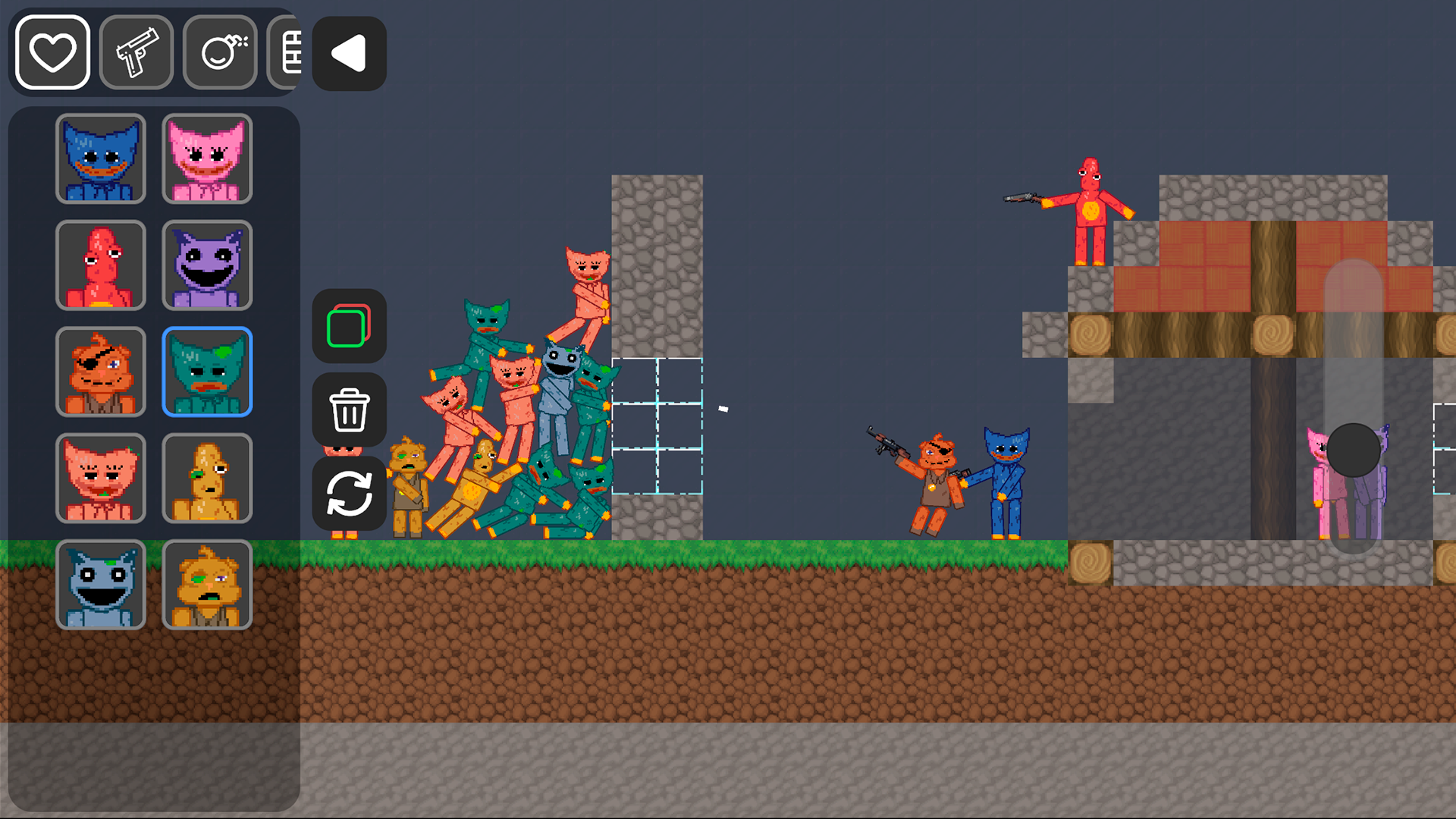Click the green-red selection frame swatch
The image size is (1456, 819).
[349, 328]
